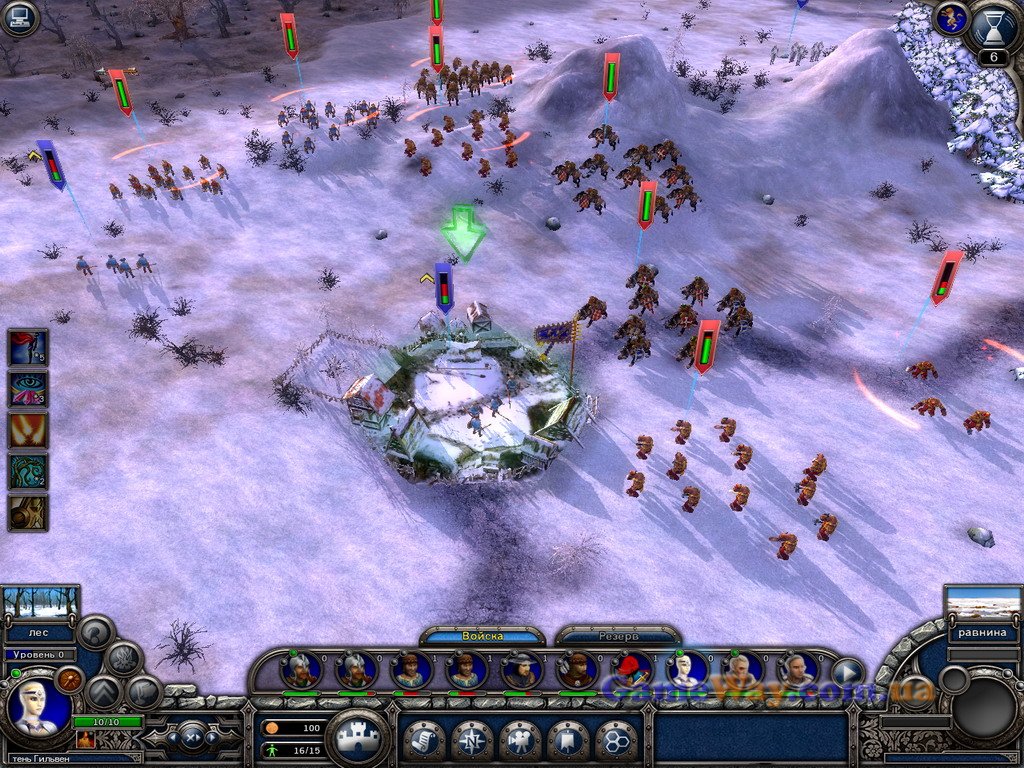Click the white castle button
The image size is (1024, 768).
(357, 739)
